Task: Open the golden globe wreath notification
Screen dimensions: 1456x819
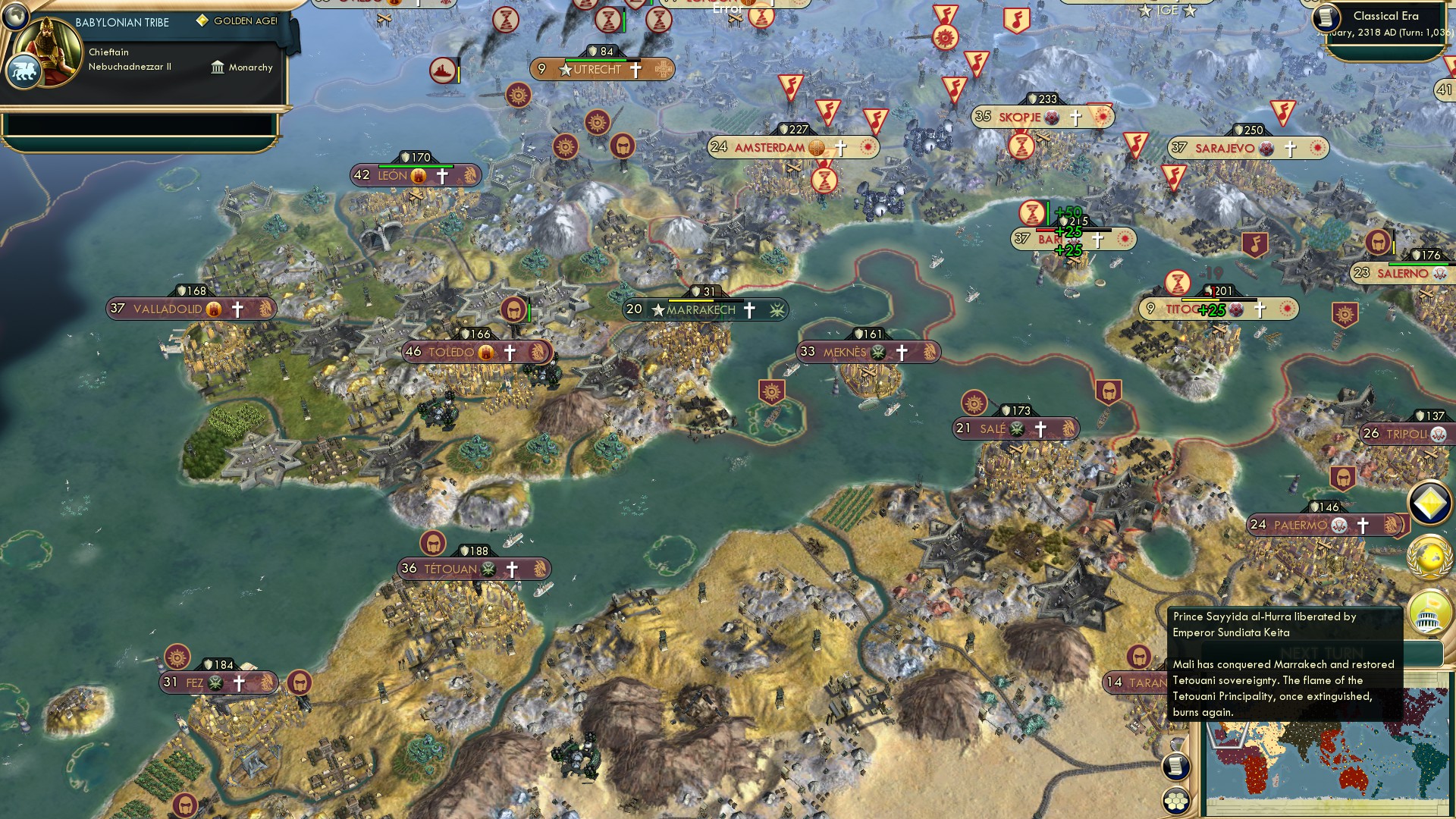Action: pos(1429,557)
